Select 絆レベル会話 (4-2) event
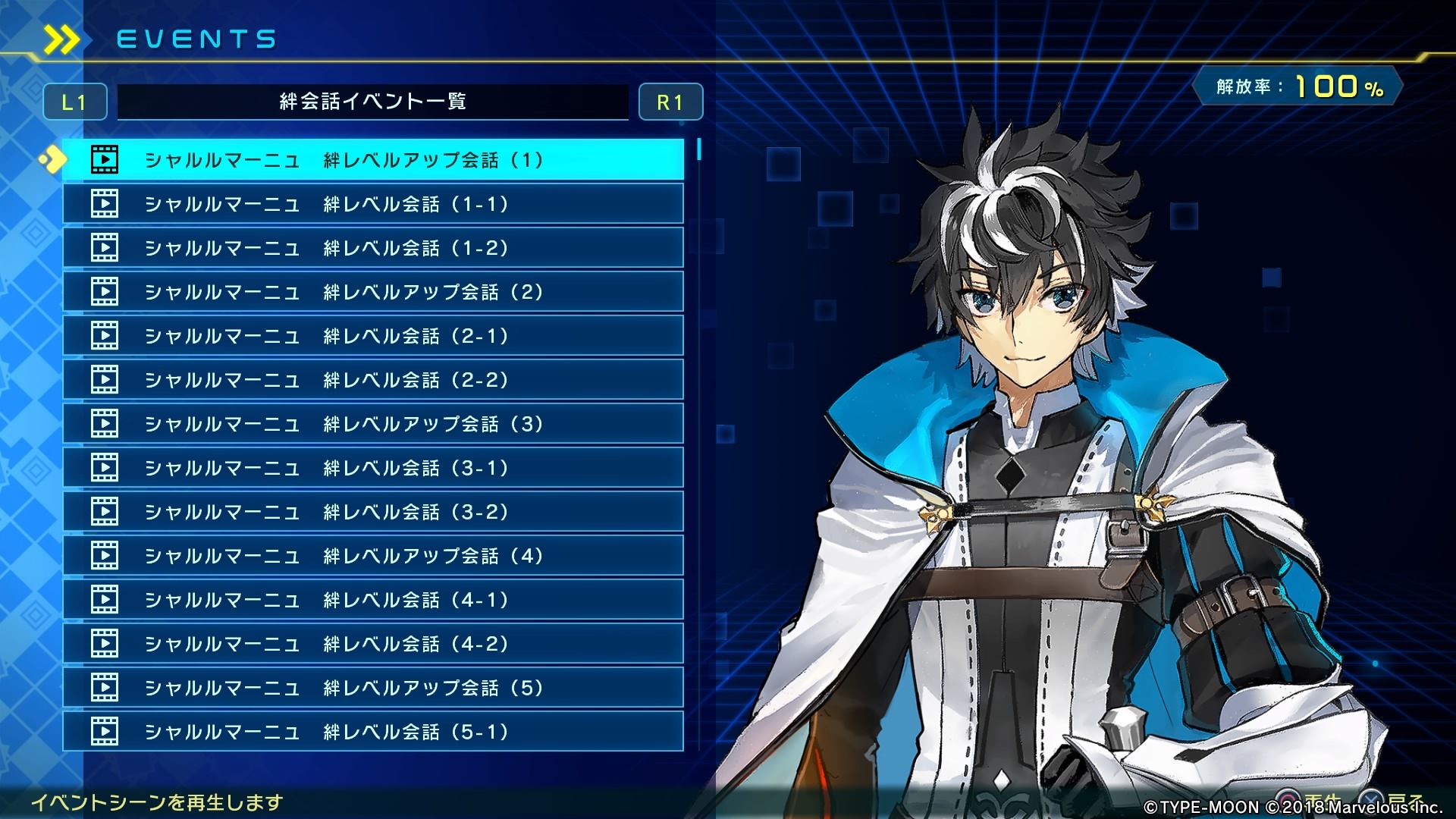The height and width of the screenshot is (819, 1456). [372, 644]
